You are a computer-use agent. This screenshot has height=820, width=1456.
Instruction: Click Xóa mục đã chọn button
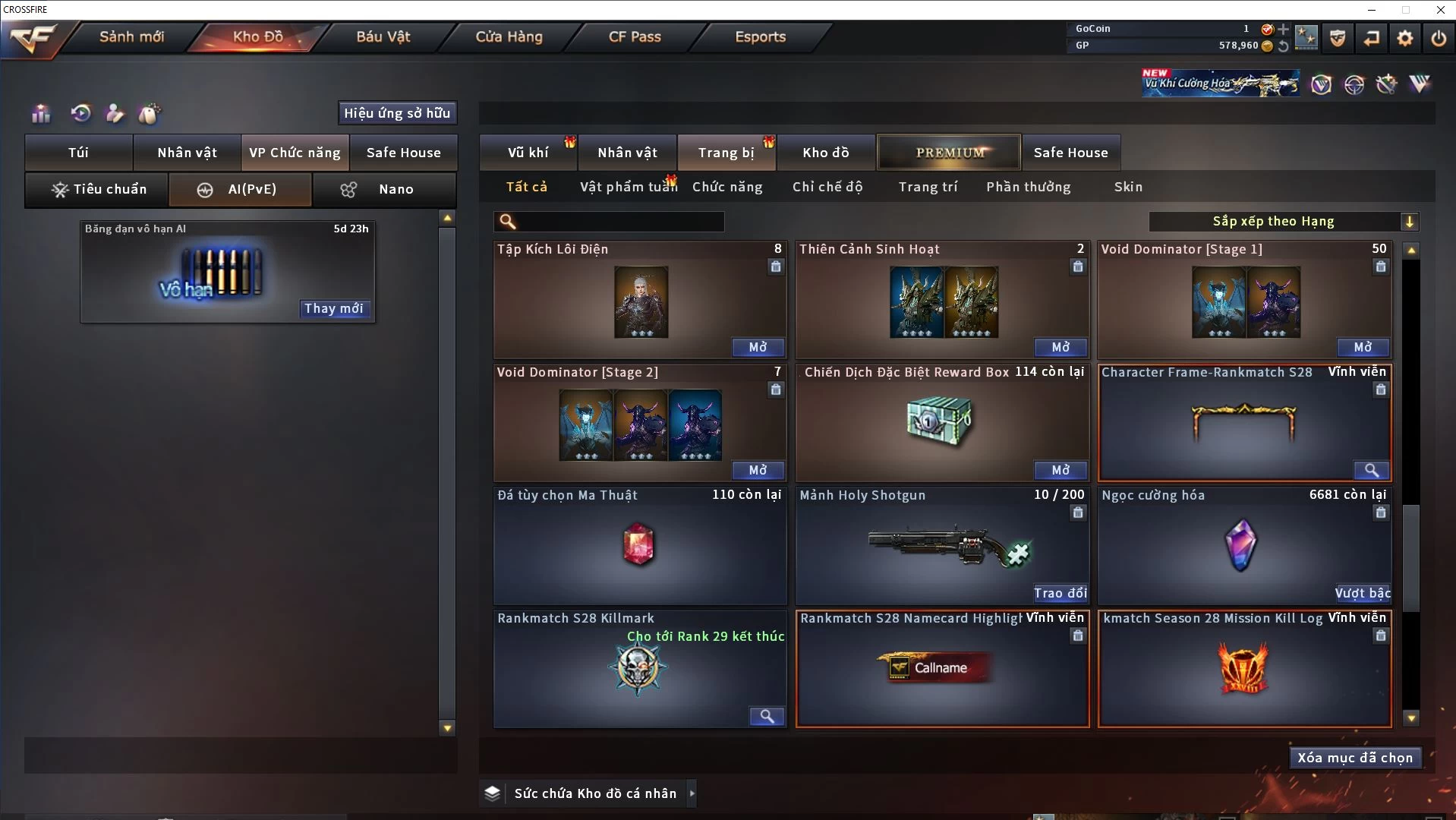1355,758
